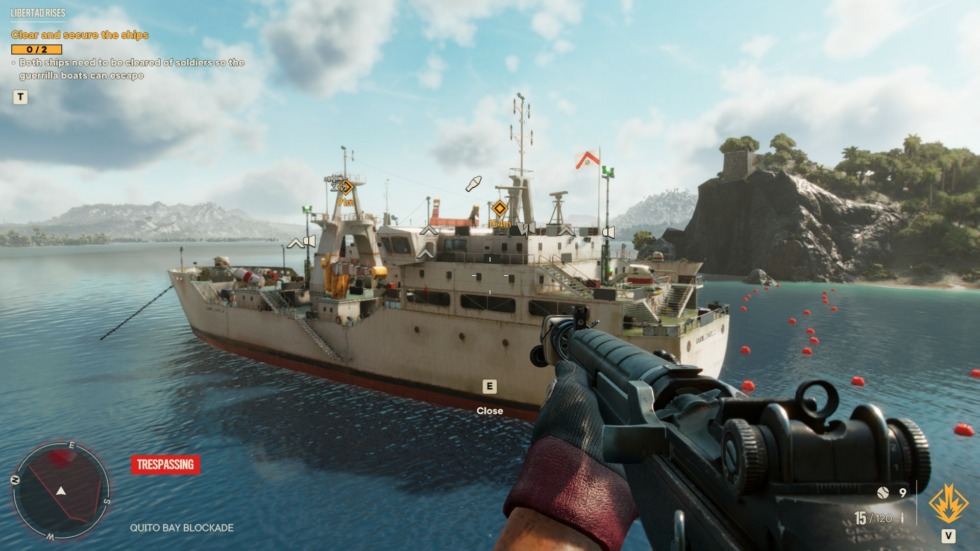Select the Clear and secure the ships objective
Screen dimensions: 980x551
coord(80,35)
